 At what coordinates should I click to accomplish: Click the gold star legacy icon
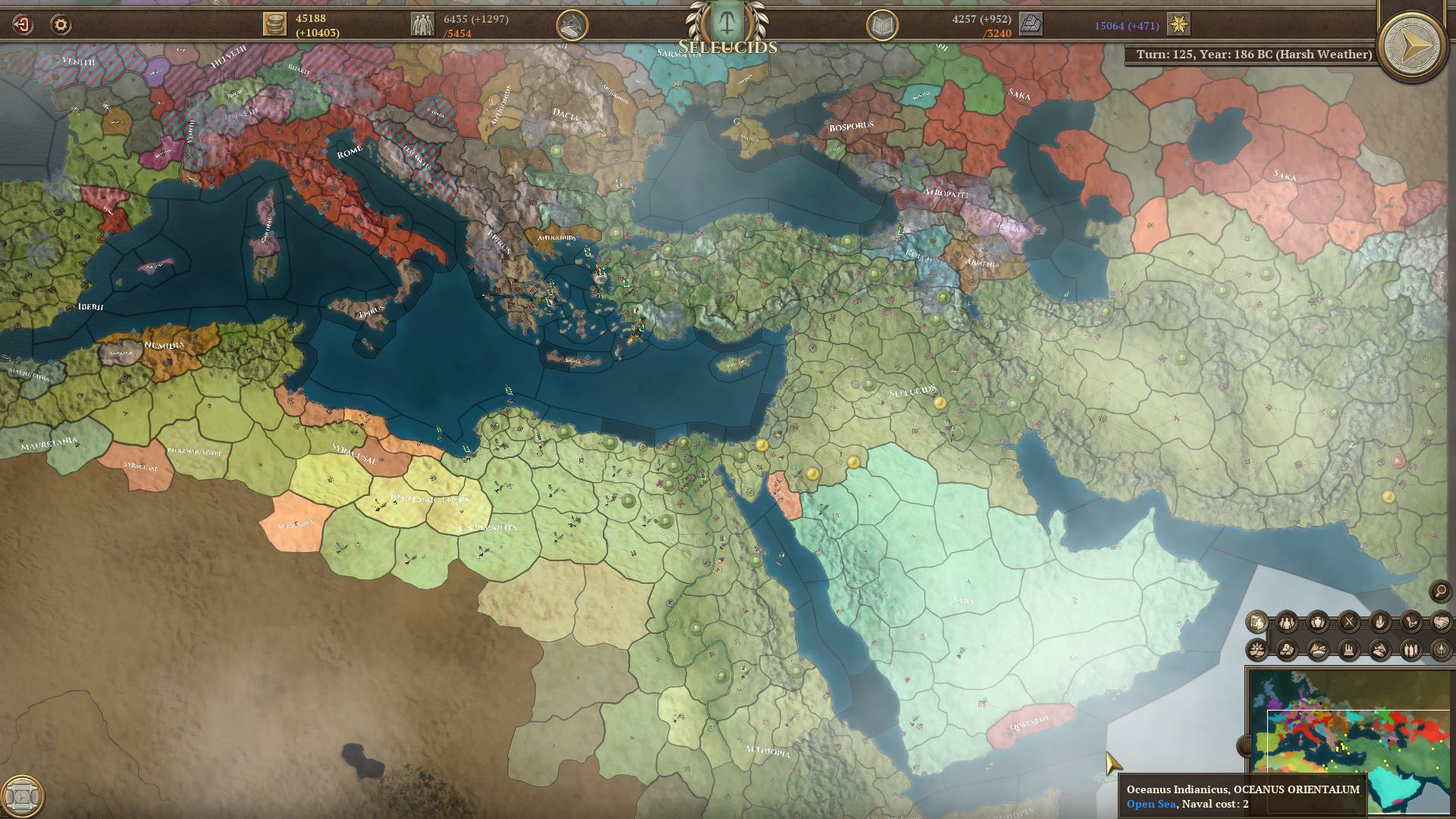coord(1178,25)
